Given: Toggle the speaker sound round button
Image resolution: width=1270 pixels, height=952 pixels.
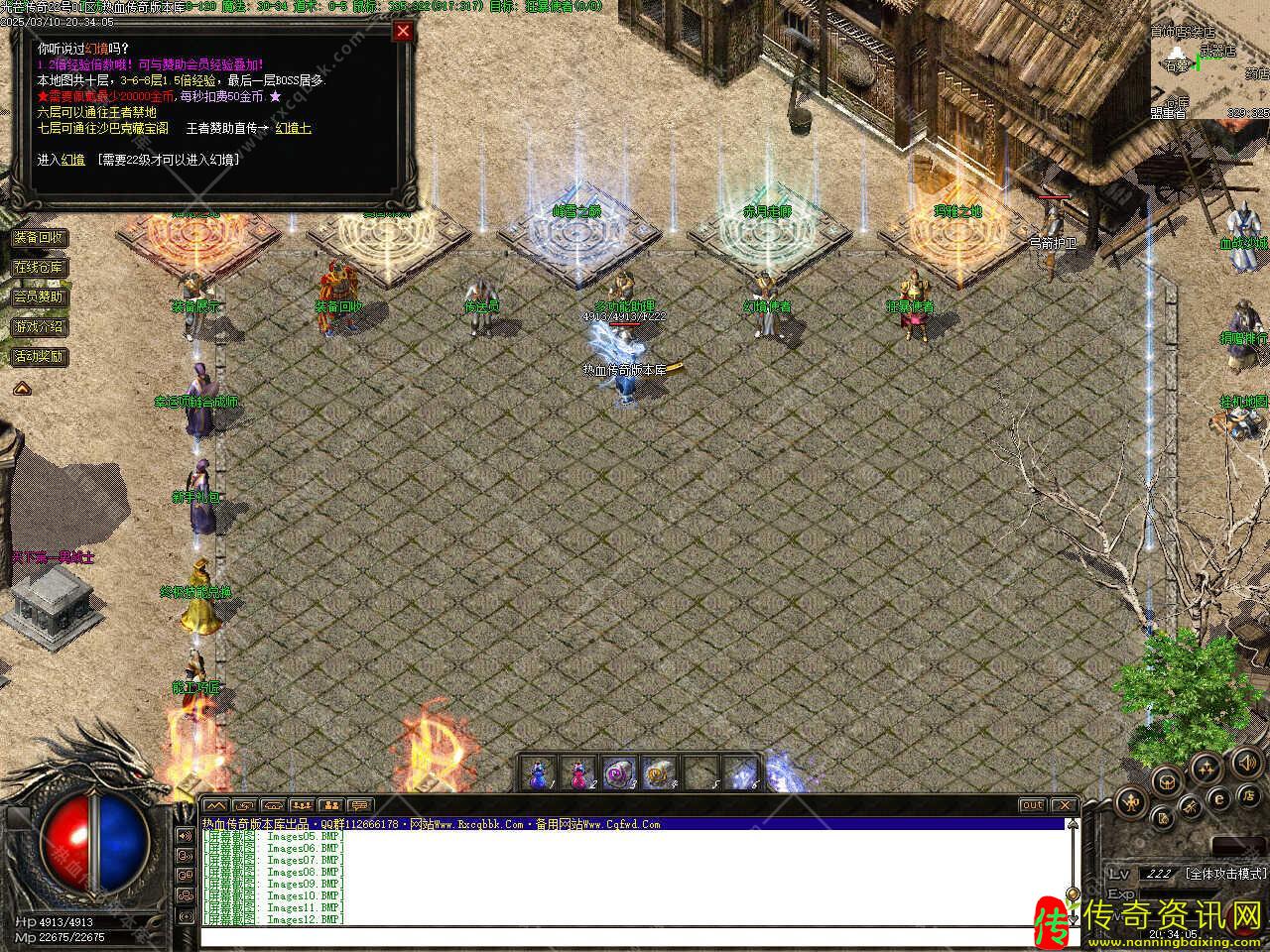Looking at the screenshot, I should click(1245, 763).
